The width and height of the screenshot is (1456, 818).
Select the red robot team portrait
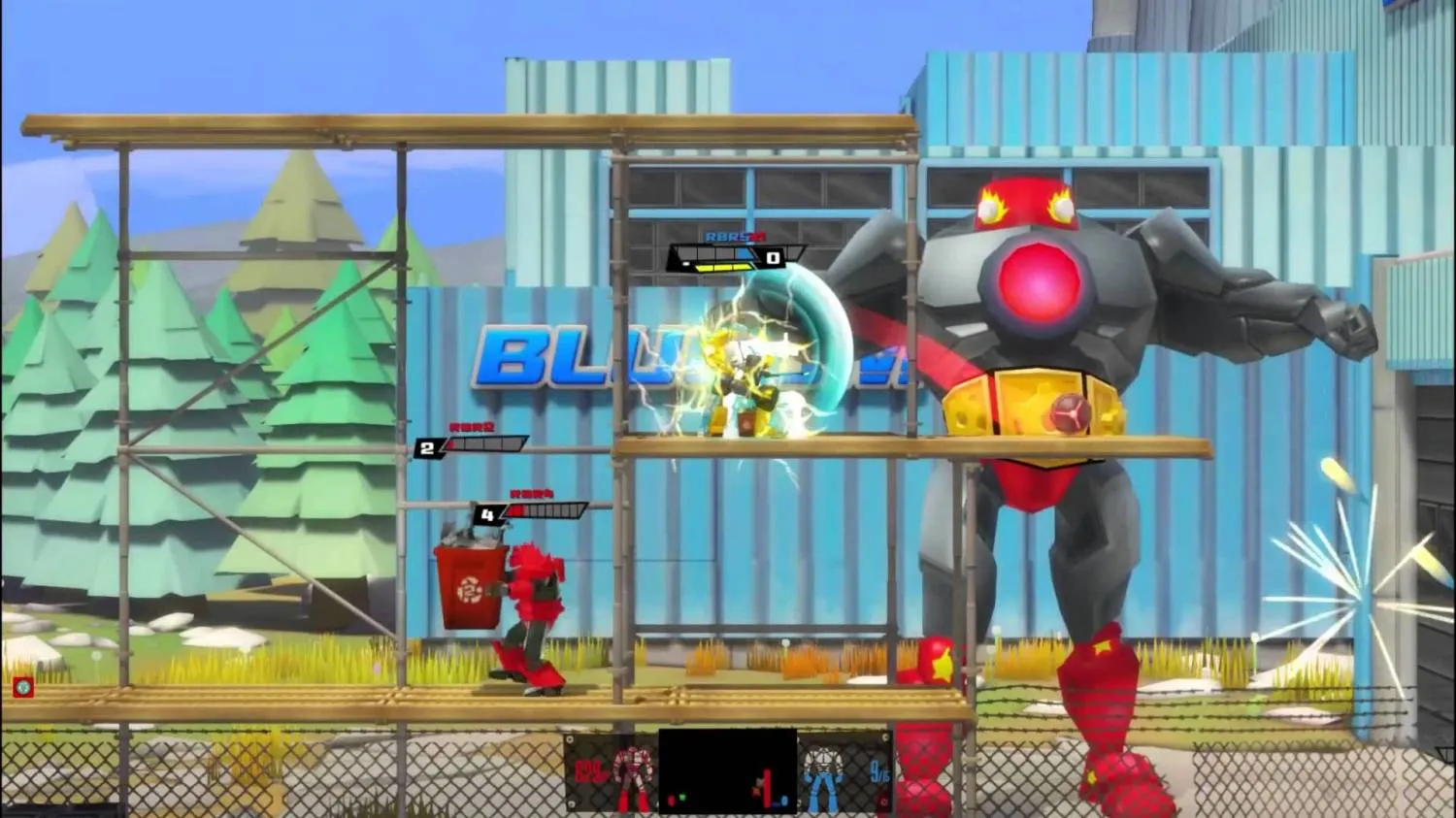632,773
